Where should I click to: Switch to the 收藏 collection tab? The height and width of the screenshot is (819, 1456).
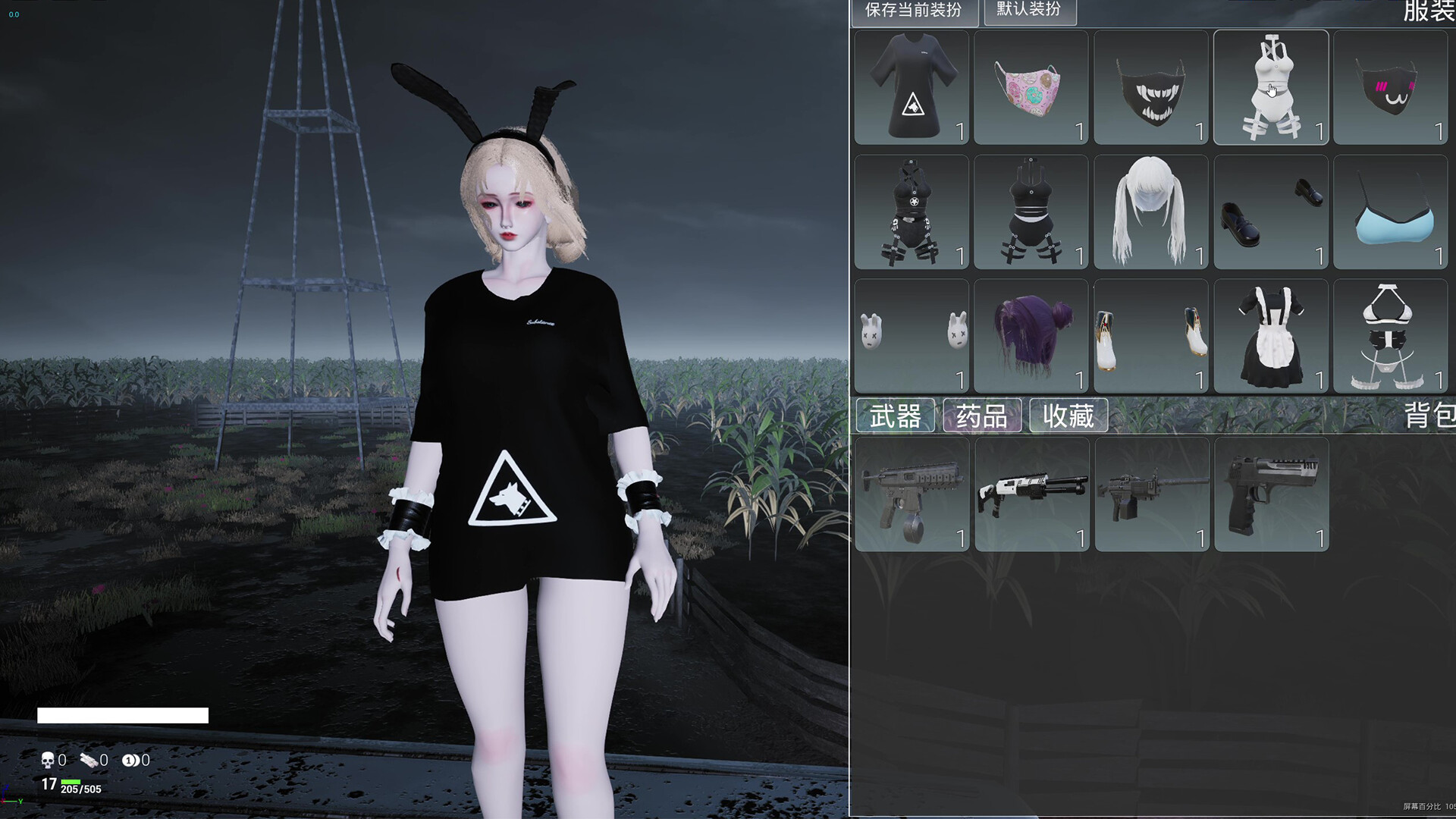pyautogui.click(x=1068, y=415)
